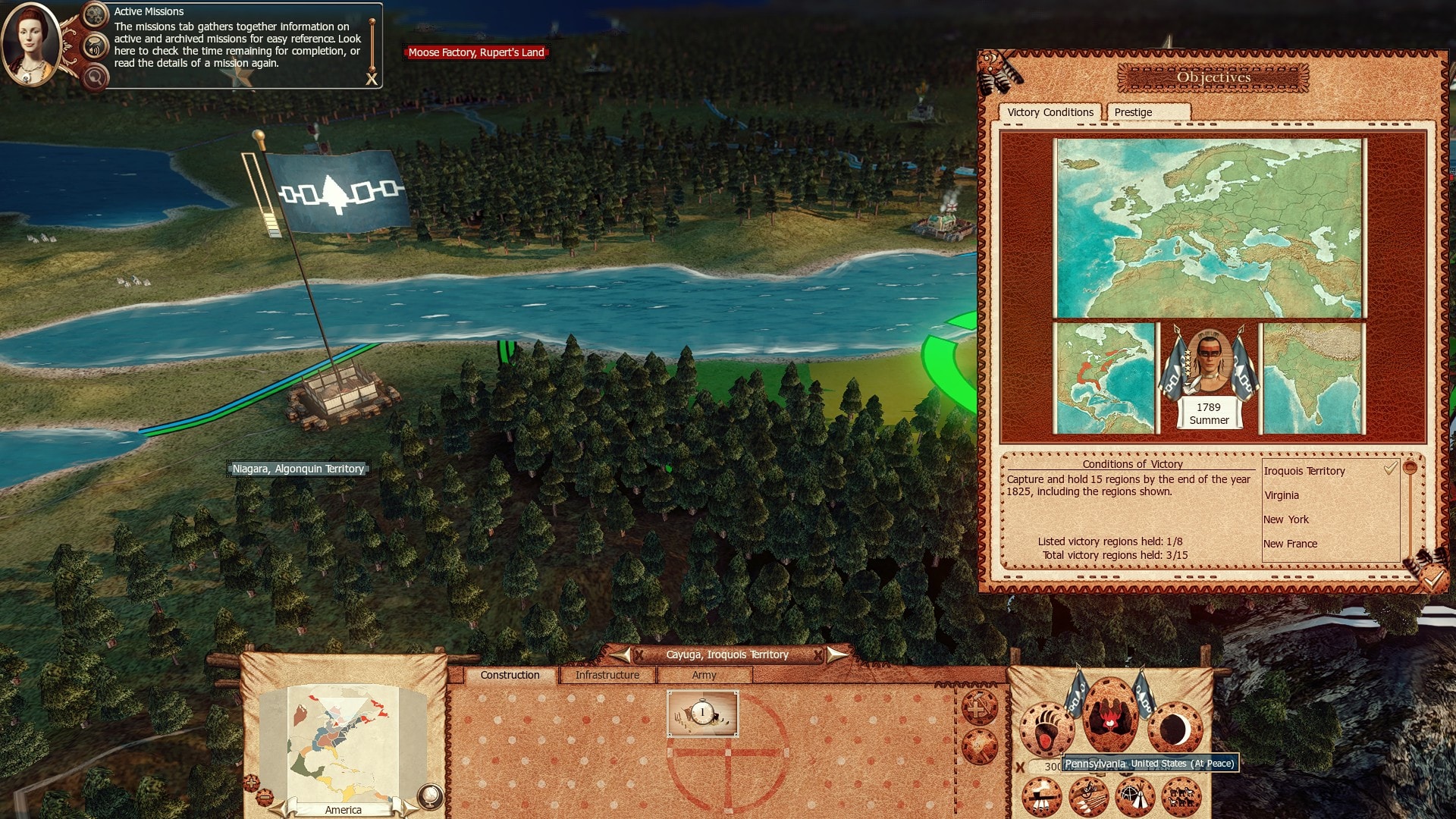The width and height of the screenshot is (1456, 819).
Task: Click the advisor magnifying glass icon
Action: (x=95, y=77)
